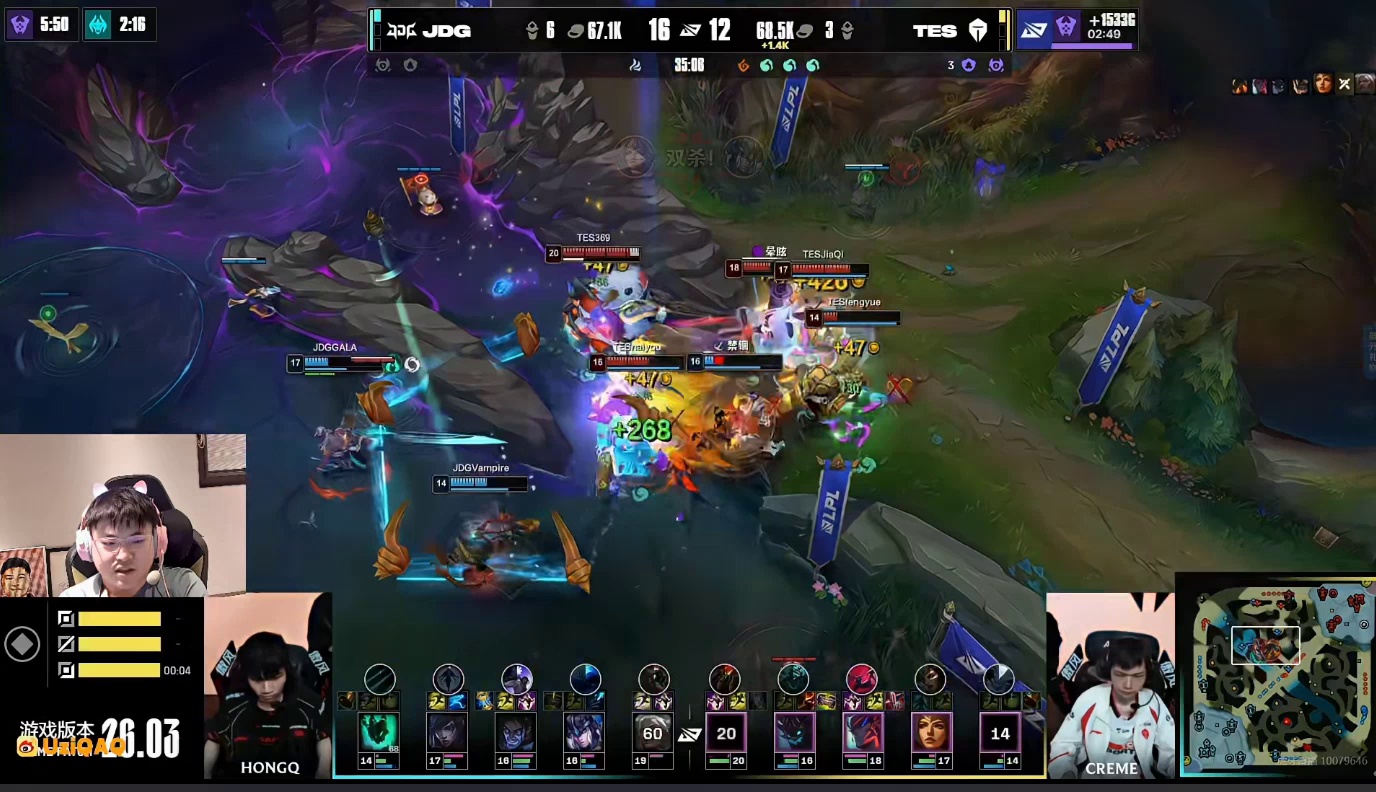Screen dimensions: 1376x792
Task: Click the red ultimate icon above TES portraits
Action: point(862,679)
